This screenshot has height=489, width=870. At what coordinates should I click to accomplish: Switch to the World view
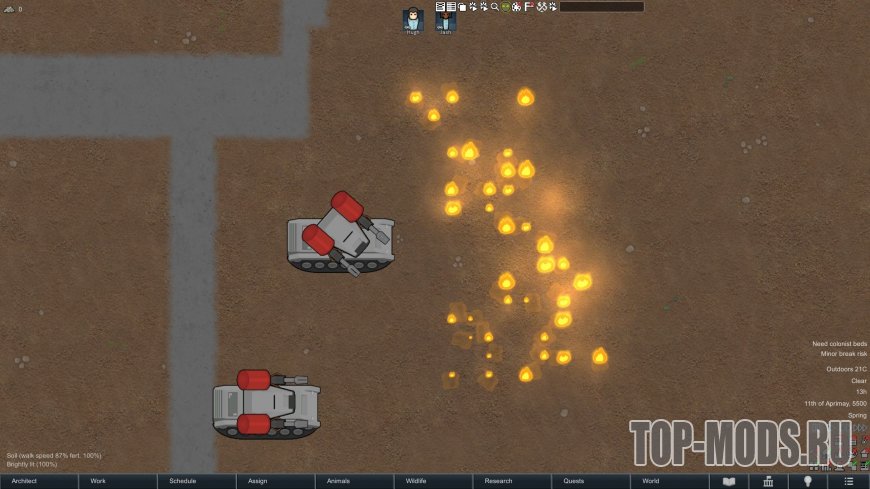click(671, 481)
